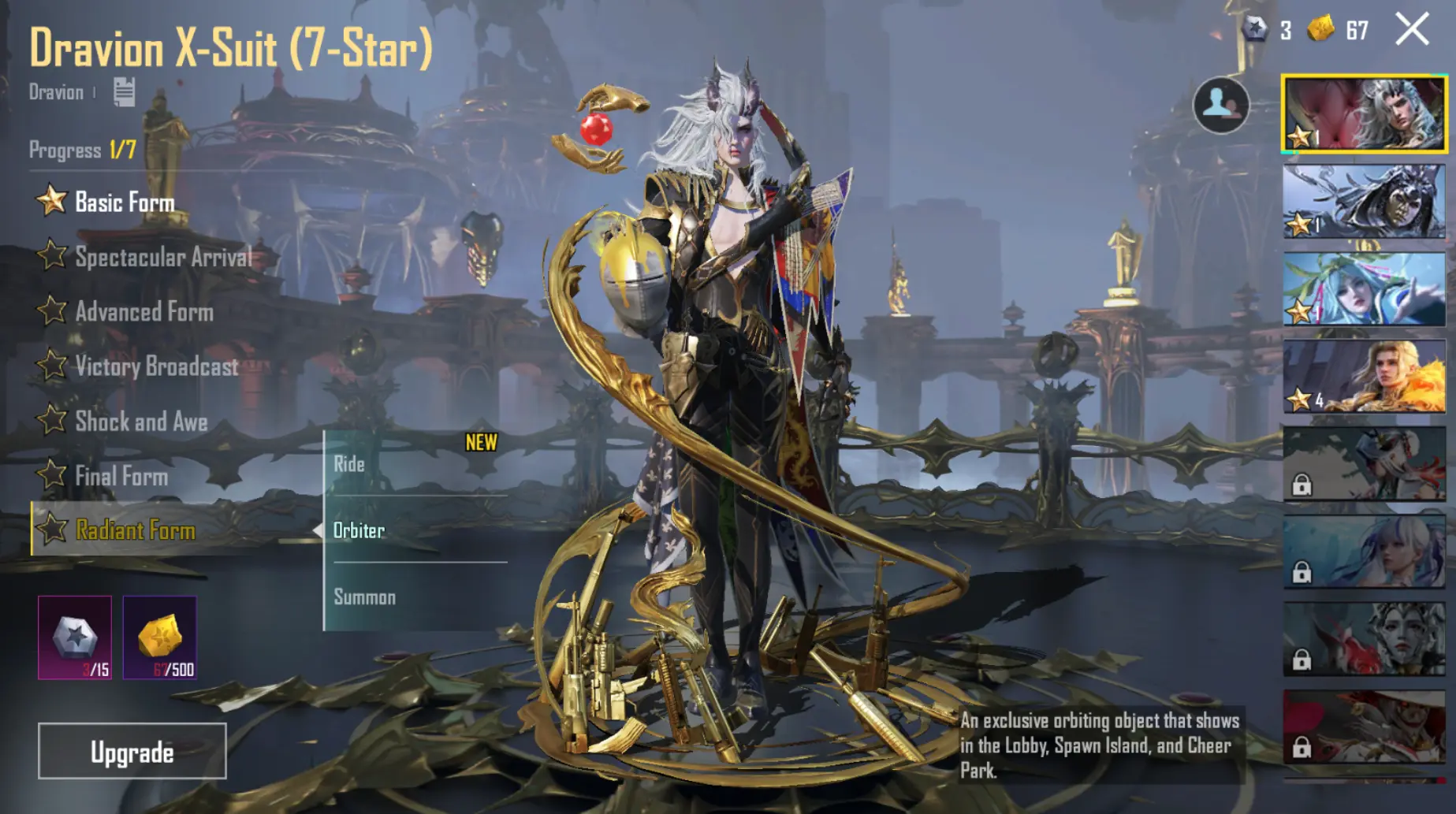Select the gold nugget material slot
1456x814 pixels.
coord(160,637)
